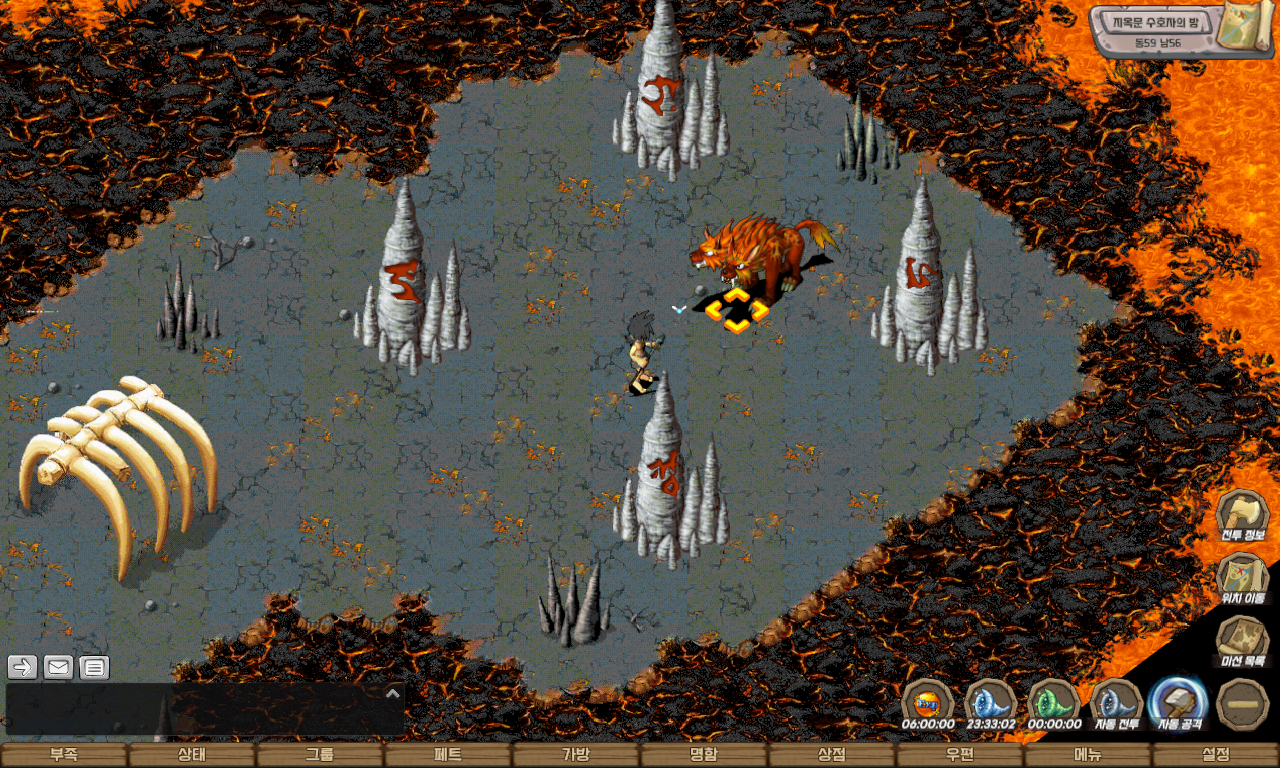Toggle 자동 공격 auto attack hammer icon
The height and width of the screenshot is (768, 1280).
[x=1180, y=702]
